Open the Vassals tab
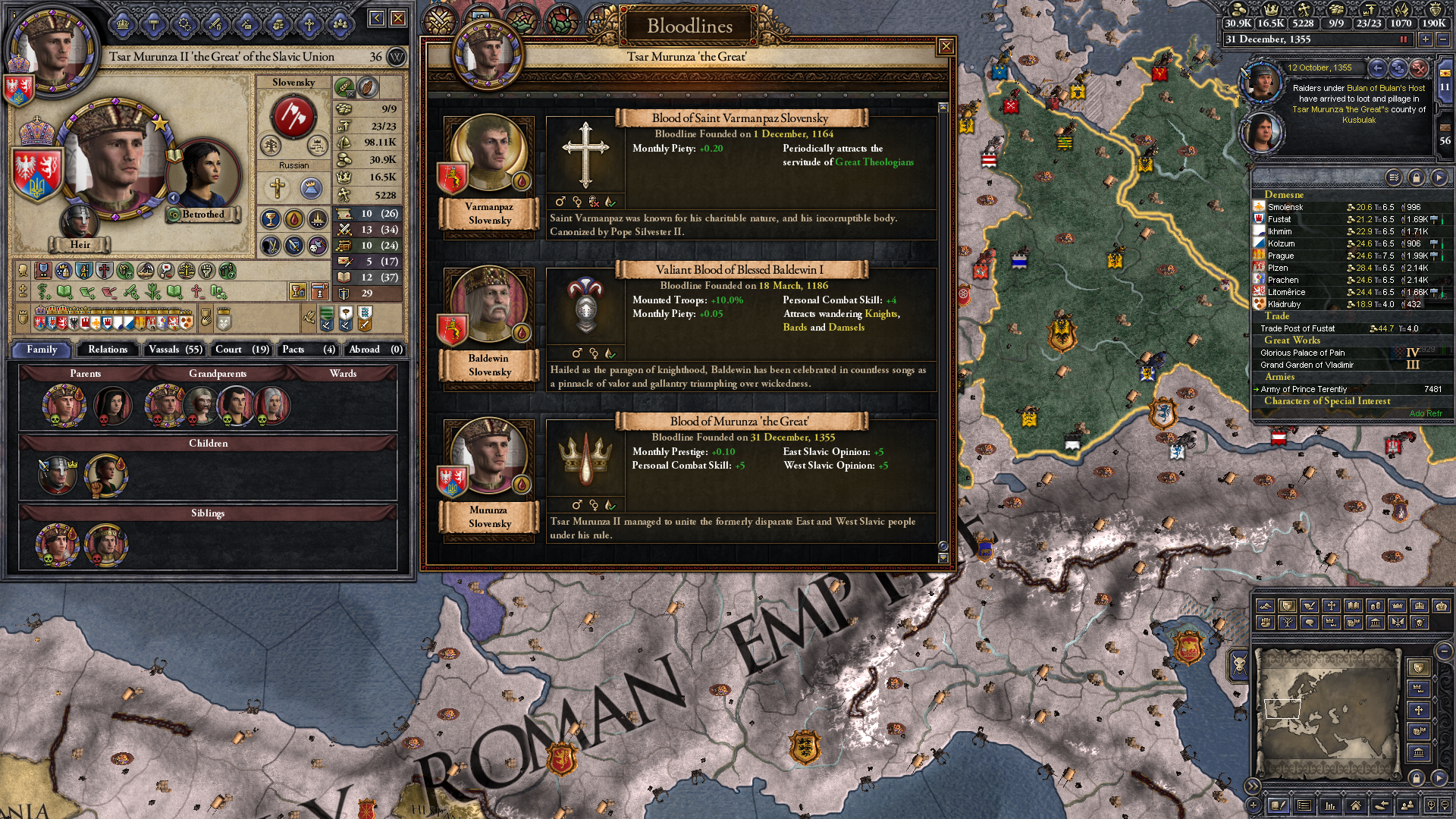 (175, 350)
